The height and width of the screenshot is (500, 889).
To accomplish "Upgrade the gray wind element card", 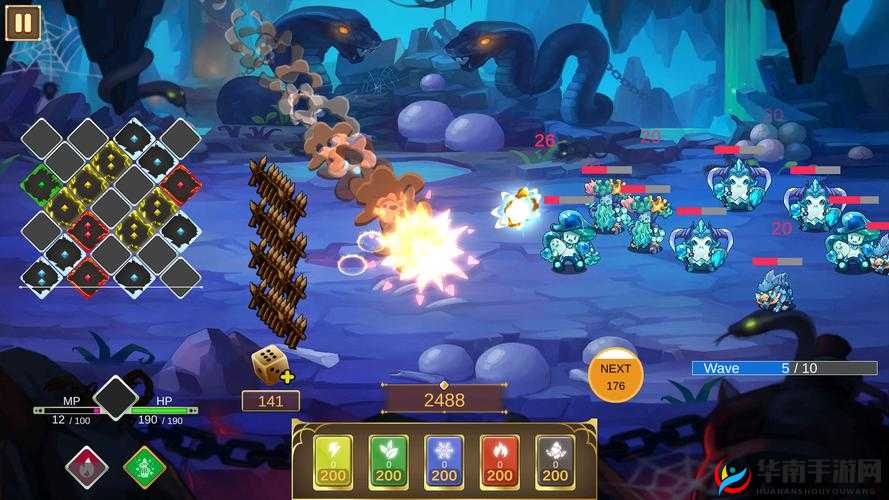I will (x=554, y=460).
